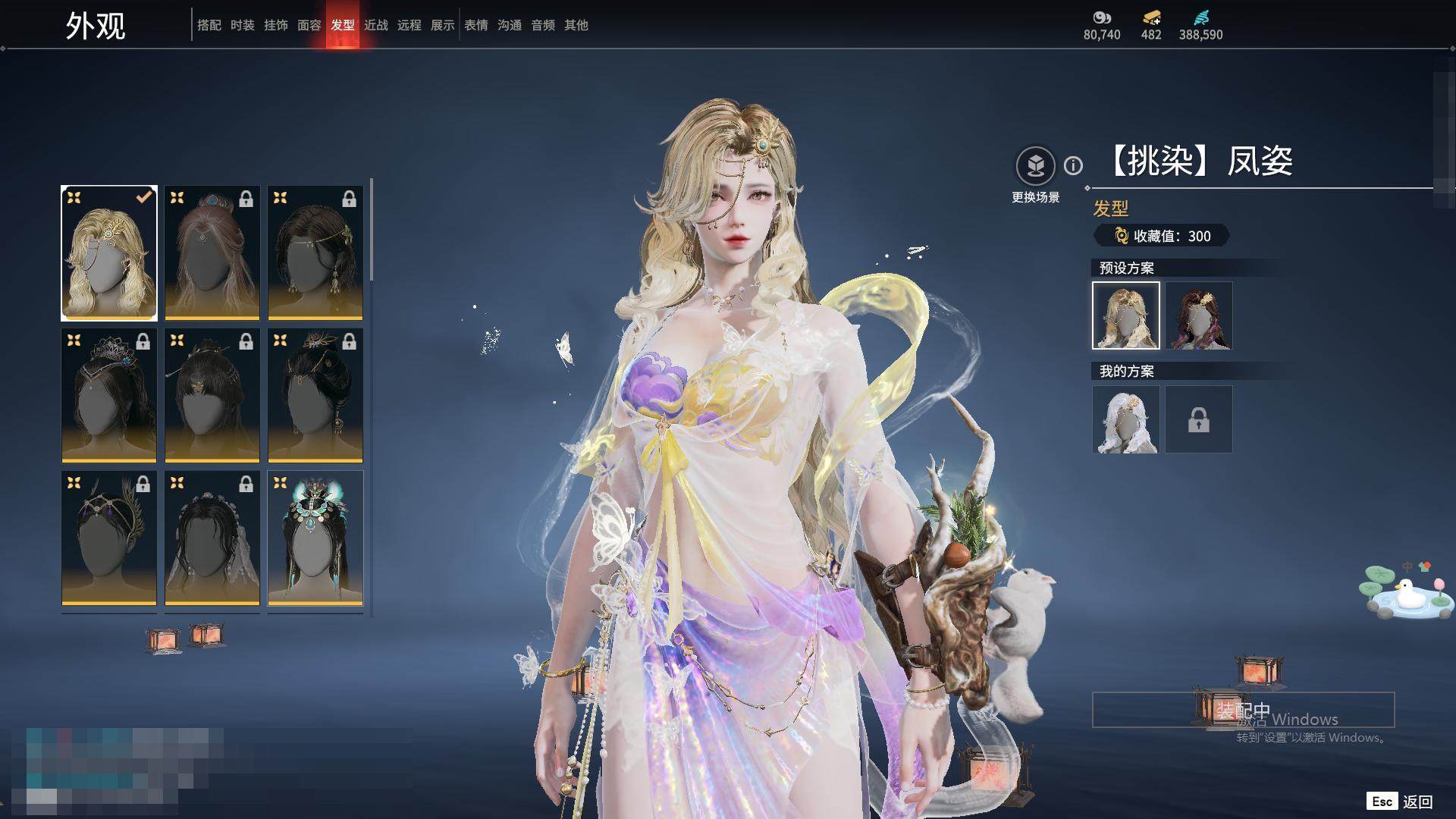Open the hairstyle info icon
The height and width of the screenshot is (819, 1456).
1073,165
